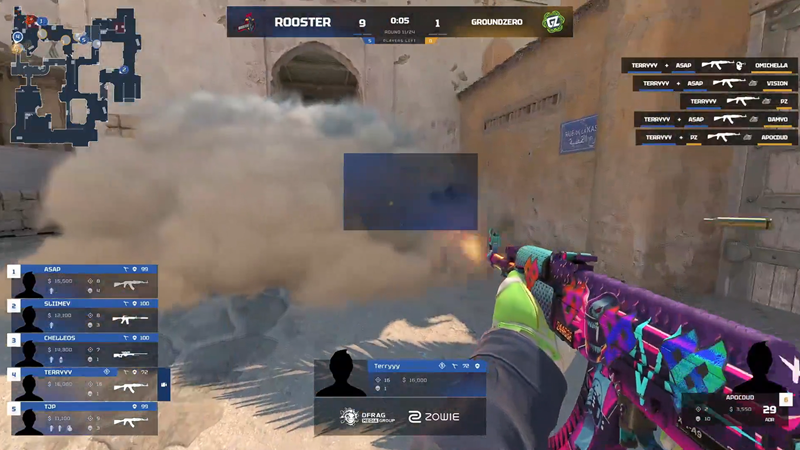Image resolution: width=800 pixels, height=450 pixels.
Task: Pick TJP player row
Action: (x=83, y=419)
